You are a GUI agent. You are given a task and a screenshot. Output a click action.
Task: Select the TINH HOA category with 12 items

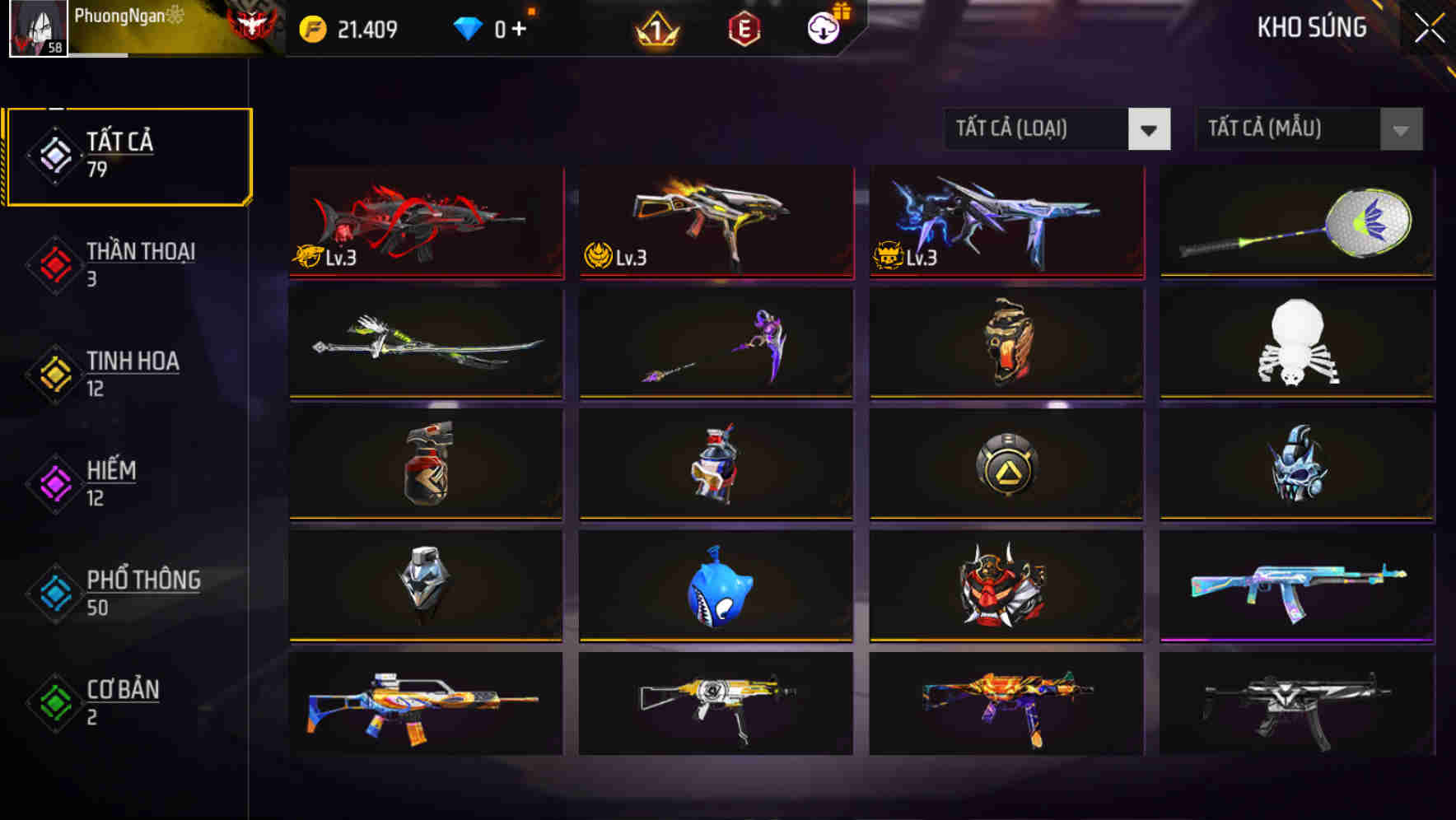click(133, 373)
